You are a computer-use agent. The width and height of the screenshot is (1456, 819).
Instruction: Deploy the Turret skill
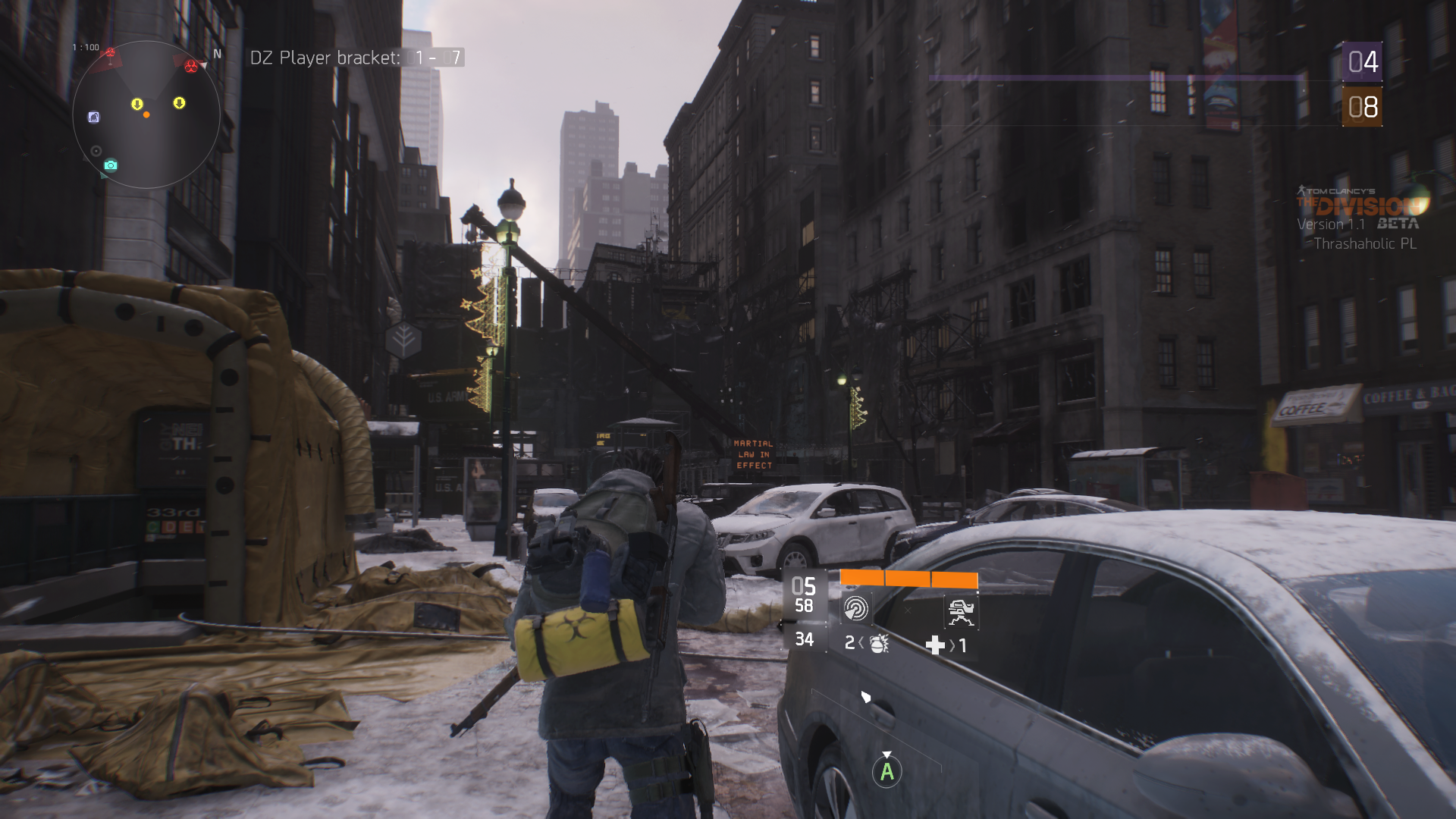tap(961, 611)
